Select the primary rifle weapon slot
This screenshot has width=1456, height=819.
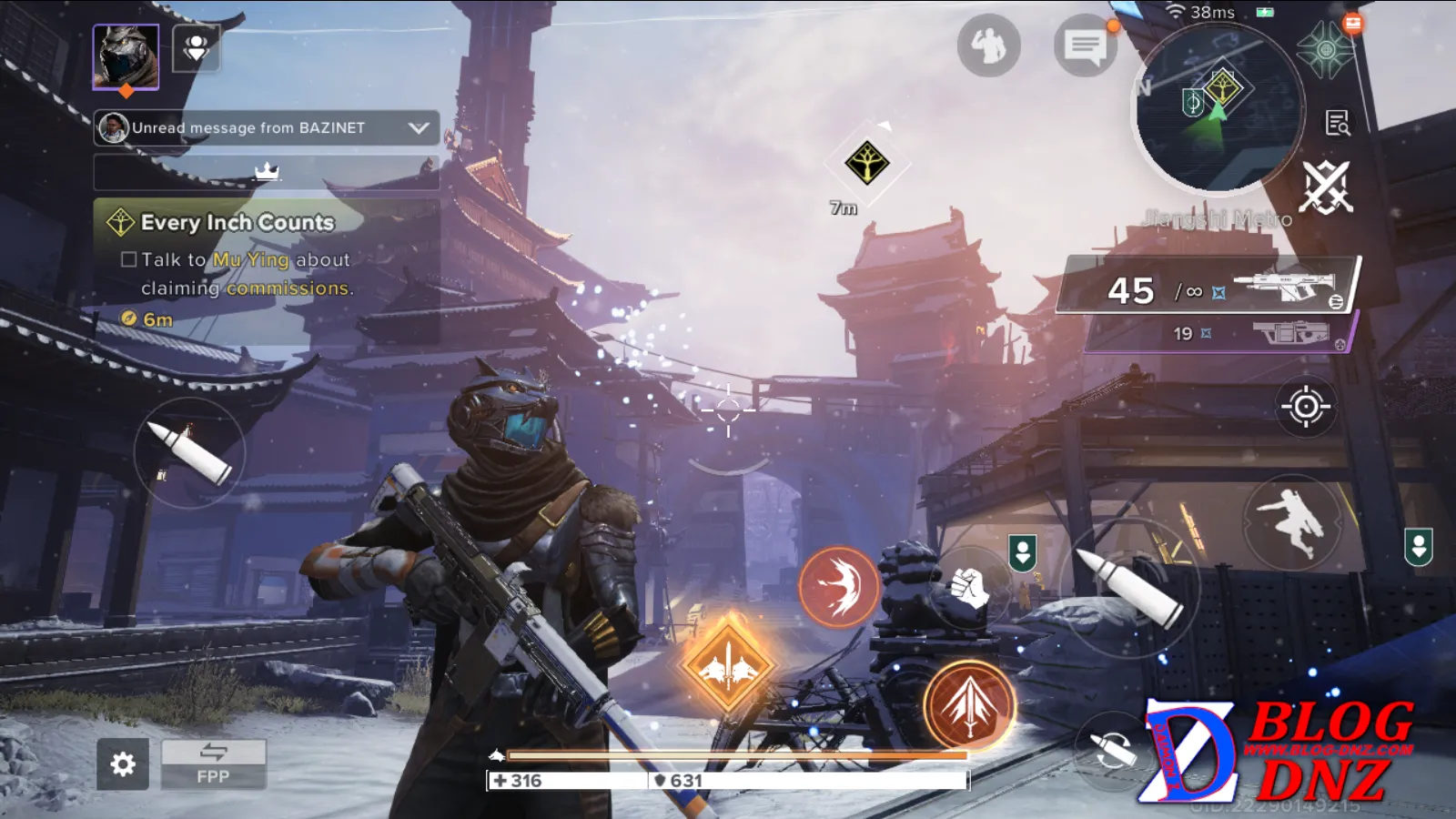pos(1208,288)
